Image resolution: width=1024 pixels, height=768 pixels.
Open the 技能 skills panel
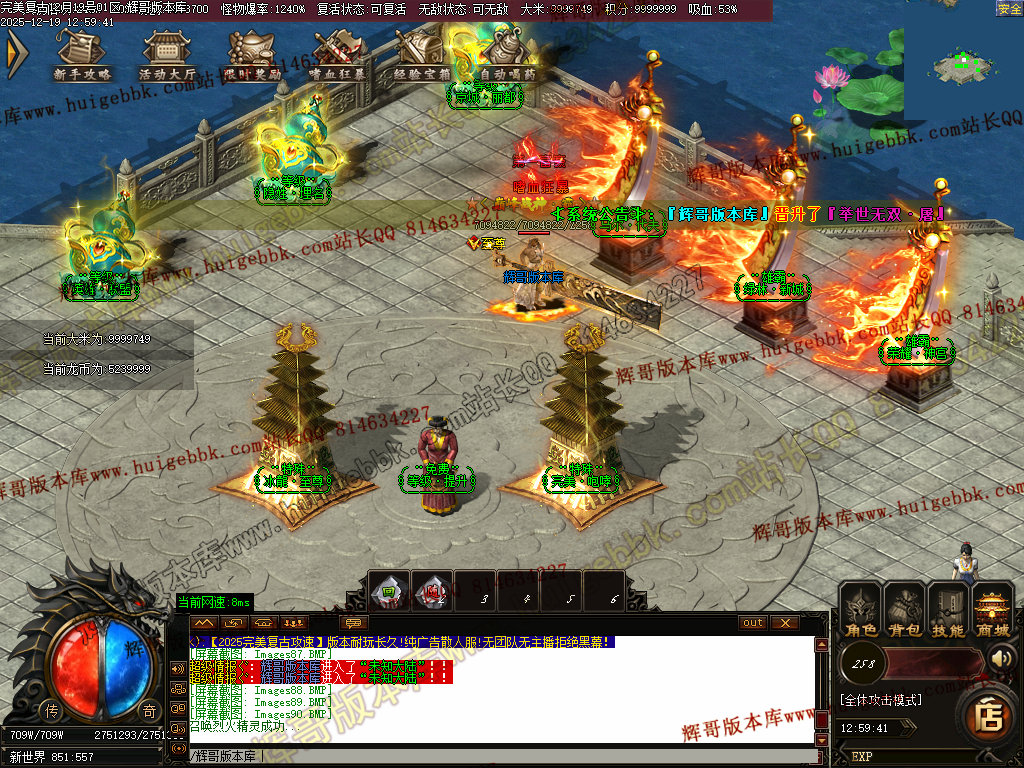[948, 610]
